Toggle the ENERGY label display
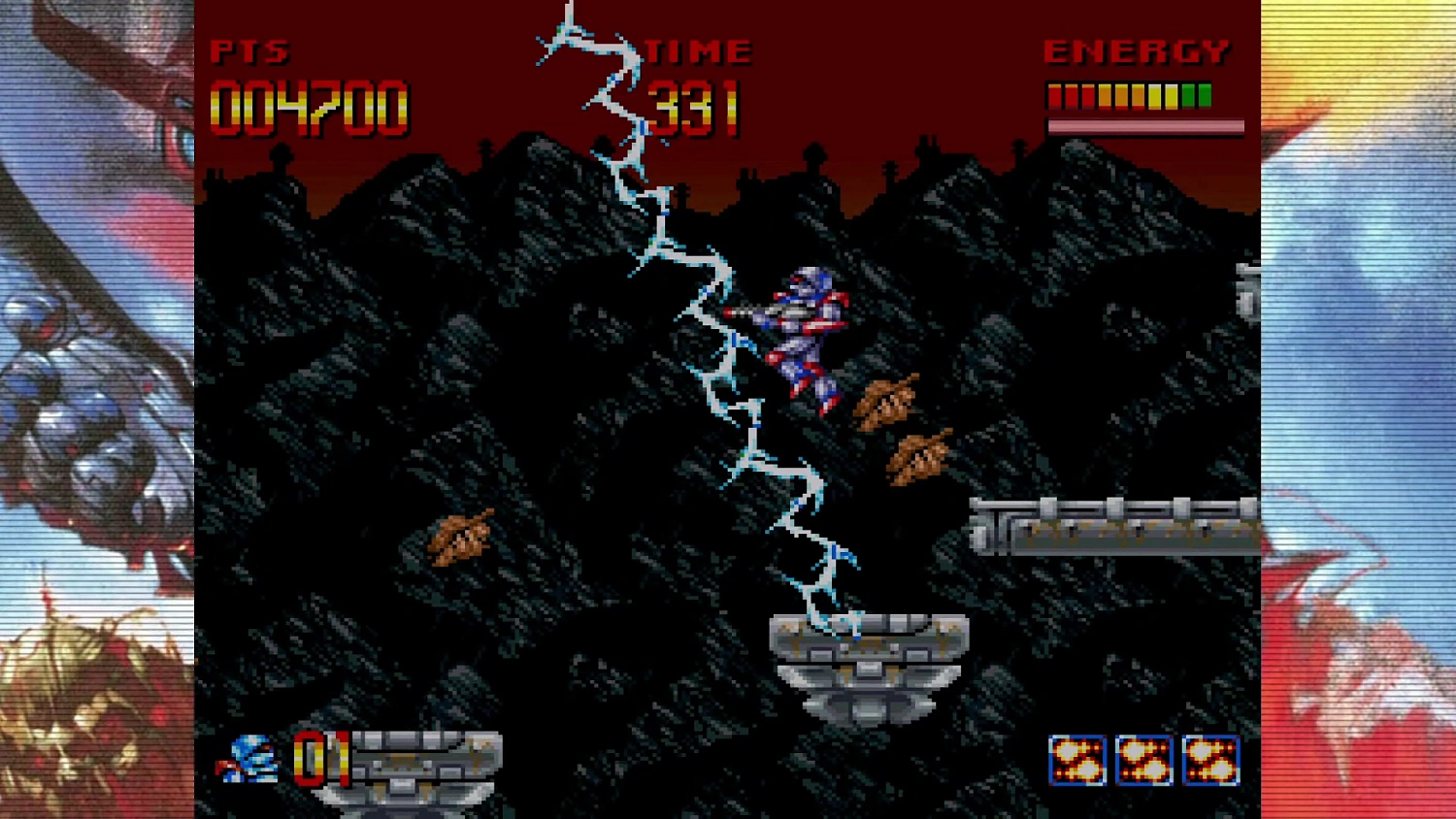Viewport: 1456px width, 819px height. pyautogui.click(x=1136, y=51)
